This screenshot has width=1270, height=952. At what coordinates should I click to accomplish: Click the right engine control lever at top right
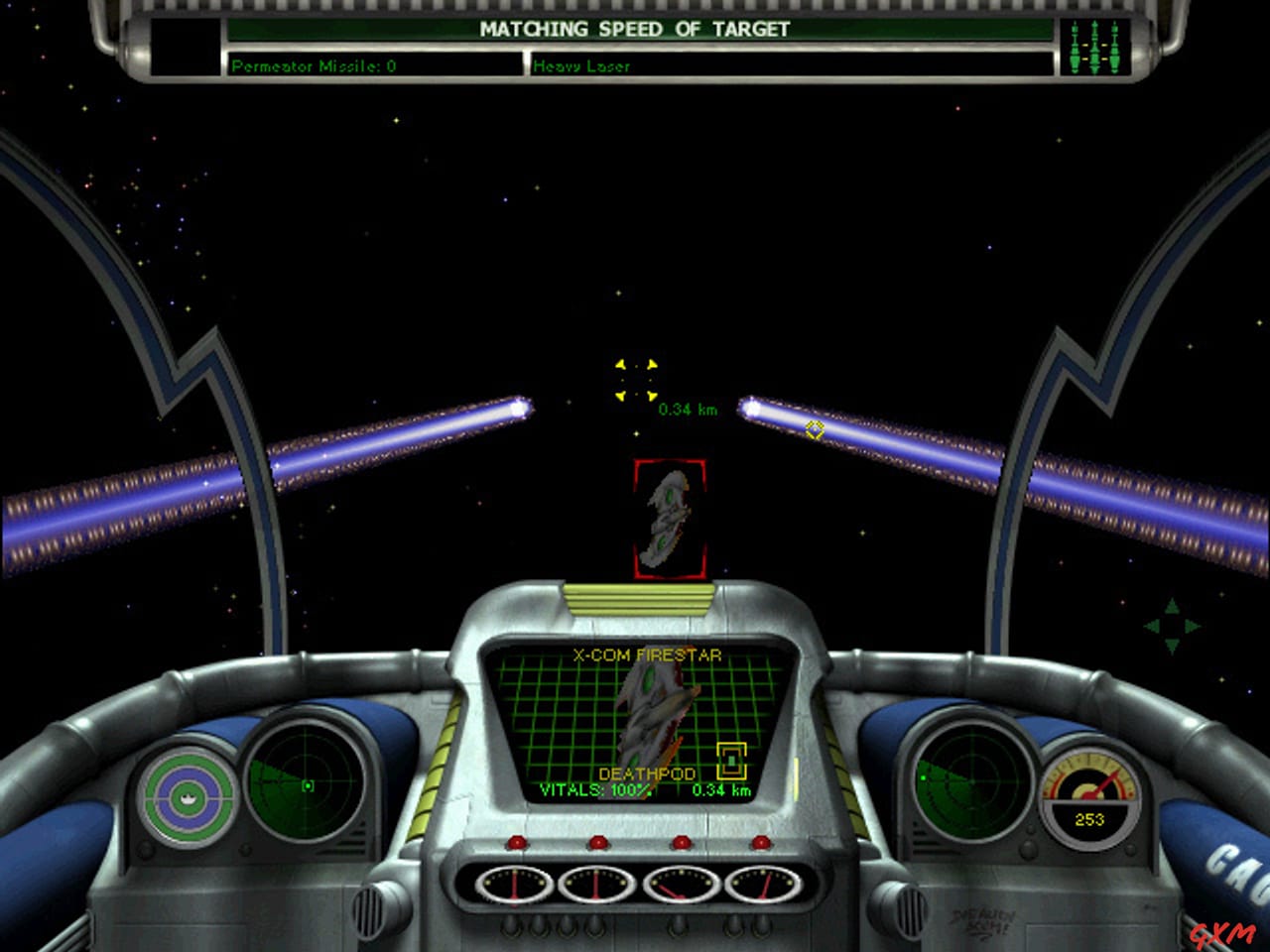pyautogui.click(x=1114, y=45)
